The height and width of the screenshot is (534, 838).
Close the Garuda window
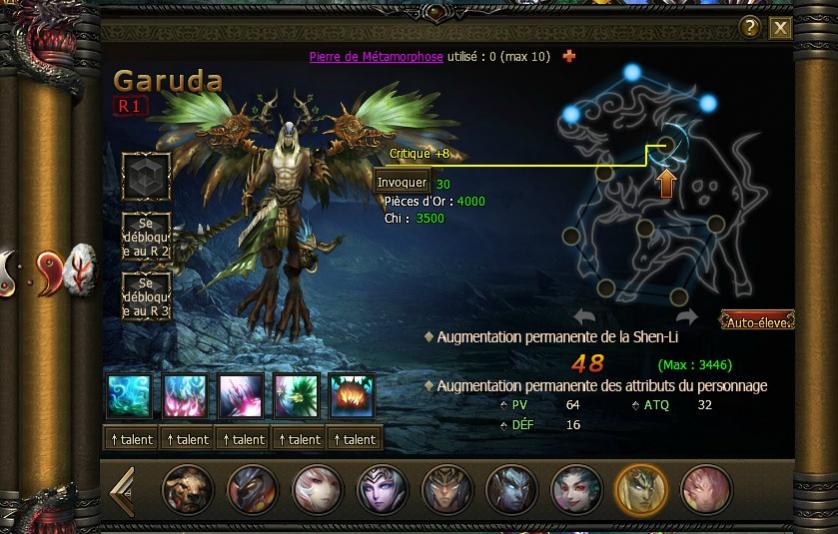click(780, 28)
